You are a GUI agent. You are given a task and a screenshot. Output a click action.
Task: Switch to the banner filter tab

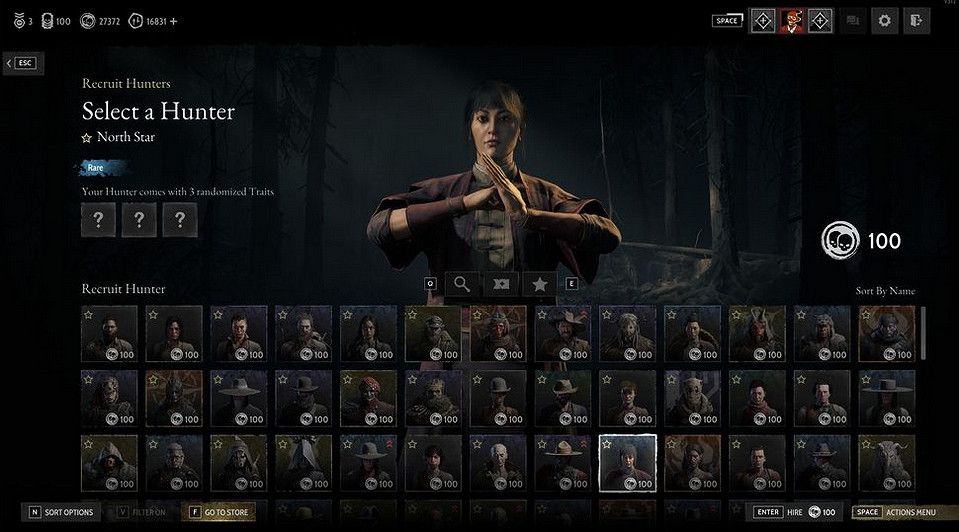[x=501, y=284]
